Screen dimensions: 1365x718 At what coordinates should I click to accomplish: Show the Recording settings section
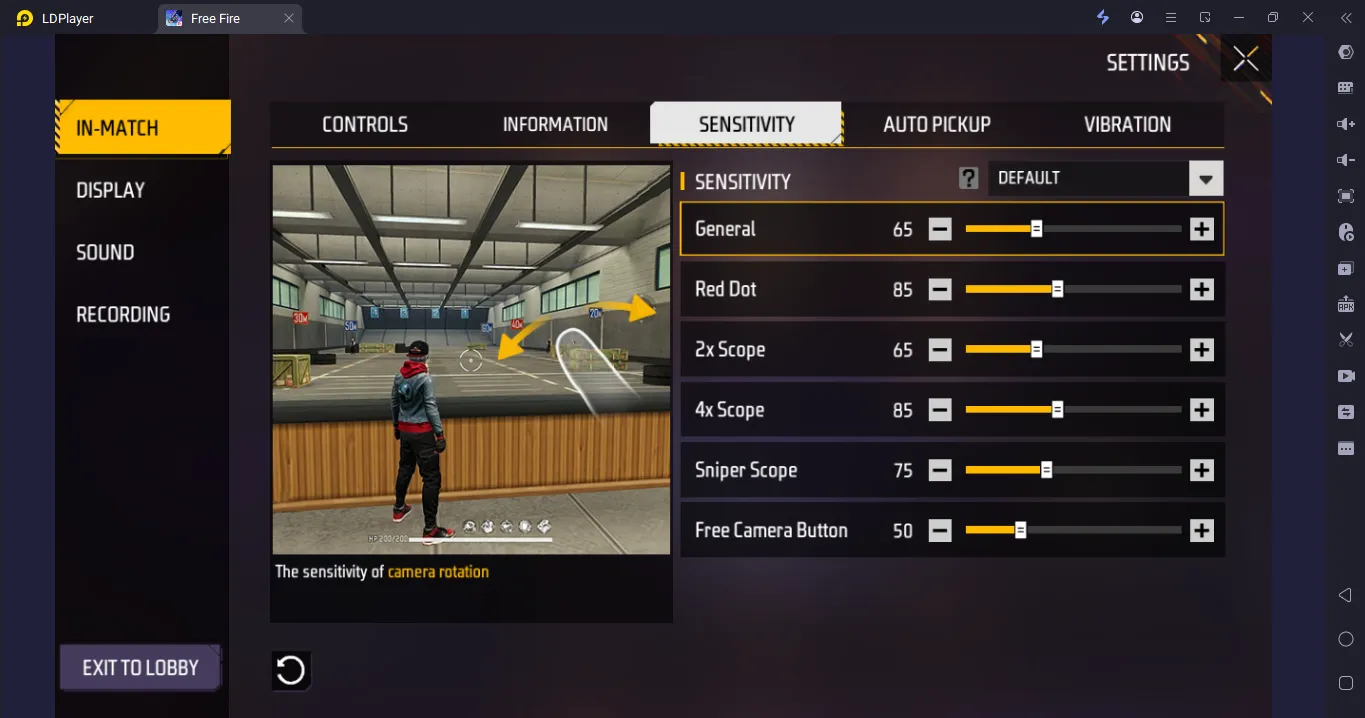[x=123, y=314]
